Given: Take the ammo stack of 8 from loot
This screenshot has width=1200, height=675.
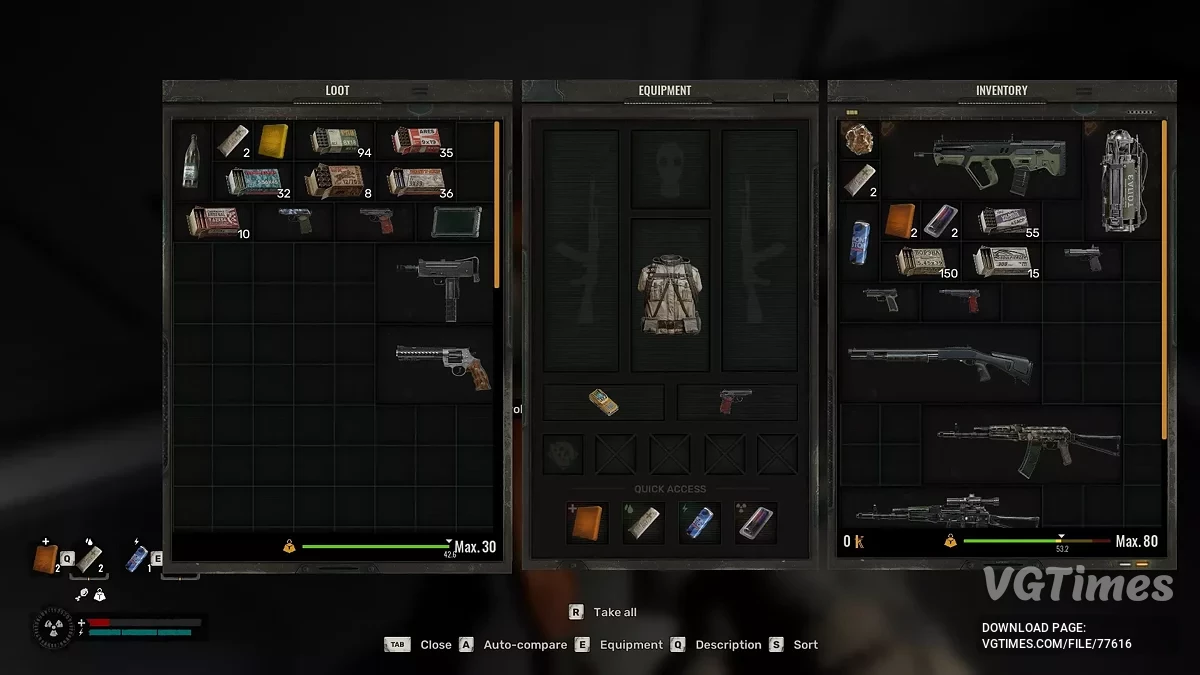Looking at the screenshot, I should 334,181.
